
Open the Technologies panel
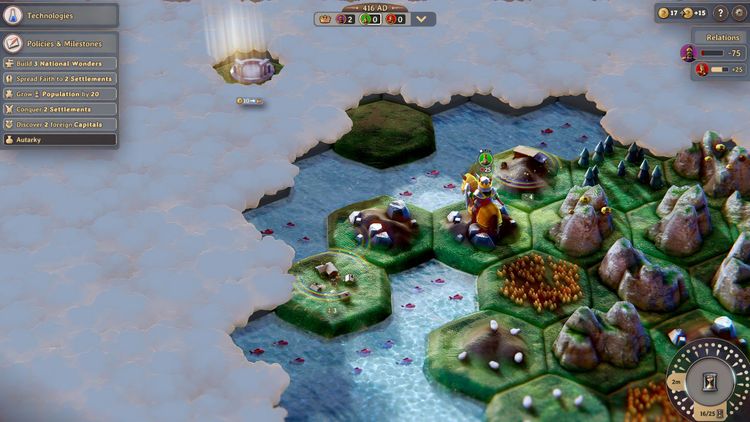59,15
